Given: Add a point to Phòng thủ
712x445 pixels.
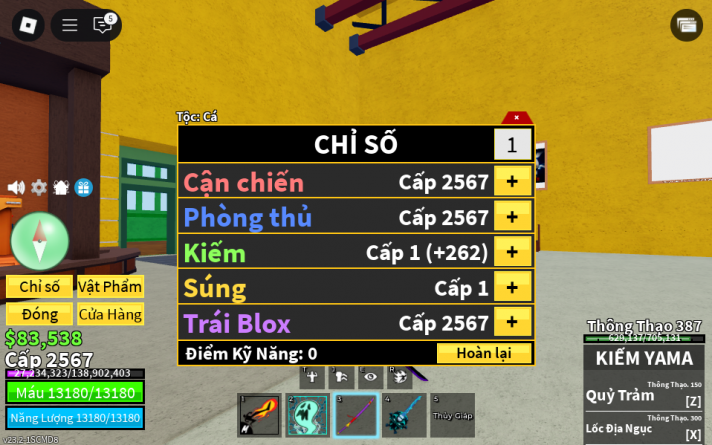Looking at the screenshot, I should 512,216.
